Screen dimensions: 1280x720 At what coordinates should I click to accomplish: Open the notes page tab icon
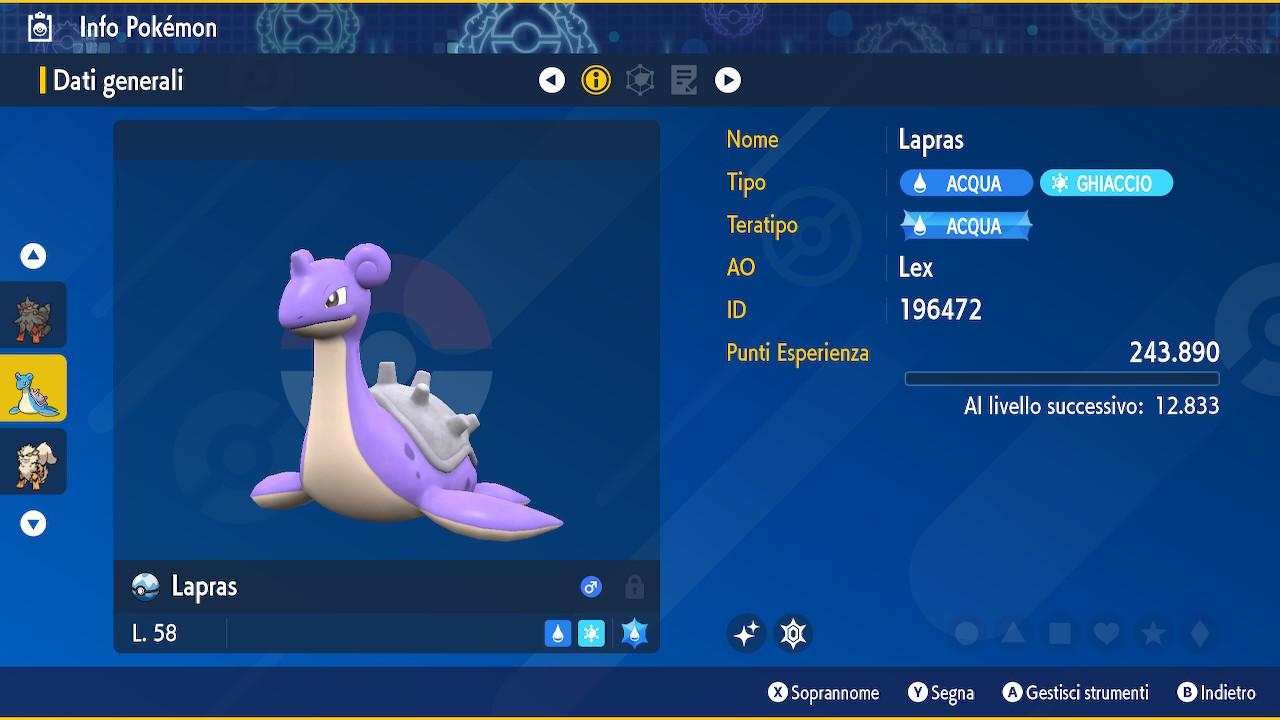684,80
